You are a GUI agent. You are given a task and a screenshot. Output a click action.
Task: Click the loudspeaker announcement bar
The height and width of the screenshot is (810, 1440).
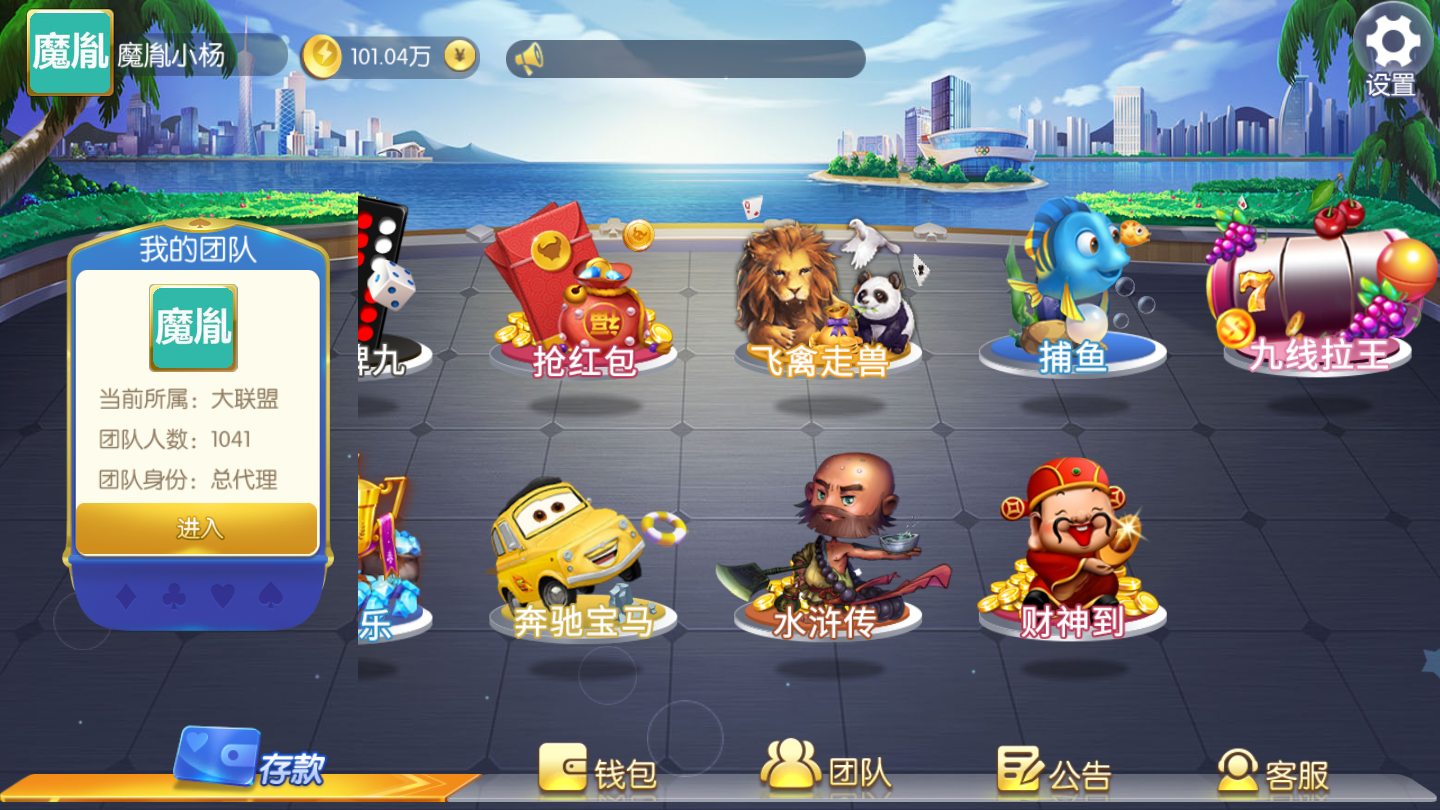click(685, 59)
